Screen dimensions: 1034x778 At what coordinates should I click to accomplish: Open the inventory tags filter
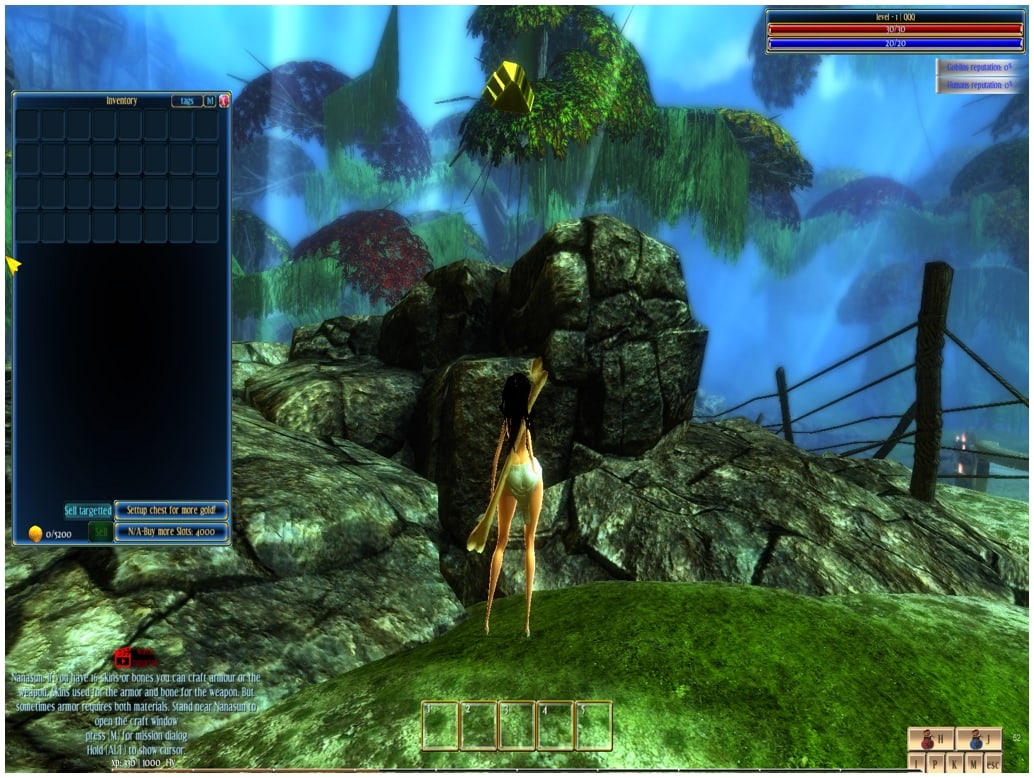pyautogui.click(x=185, y=100)
